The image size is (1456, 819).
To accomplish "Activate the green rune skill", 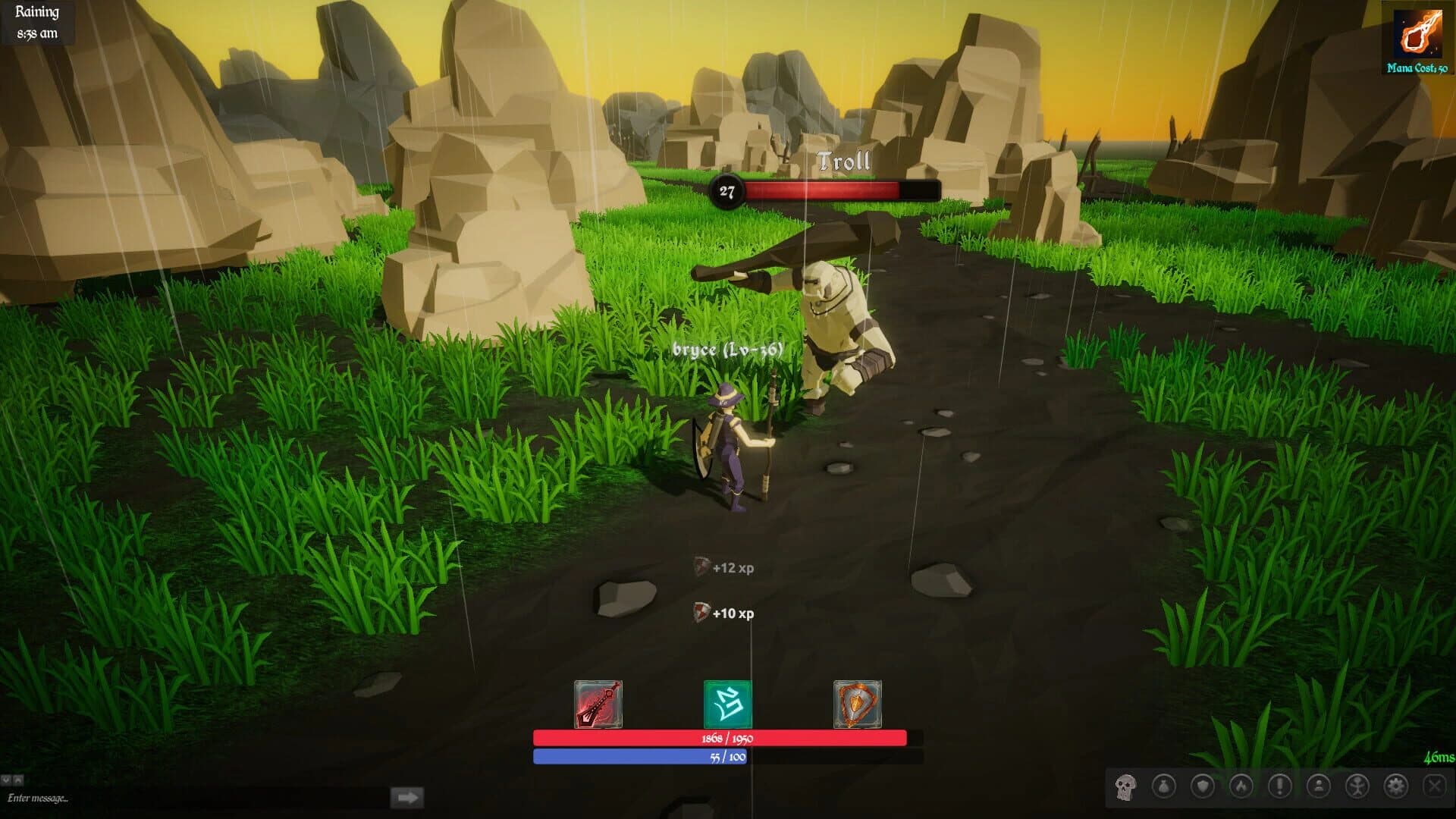I will [x=726, y=704].
